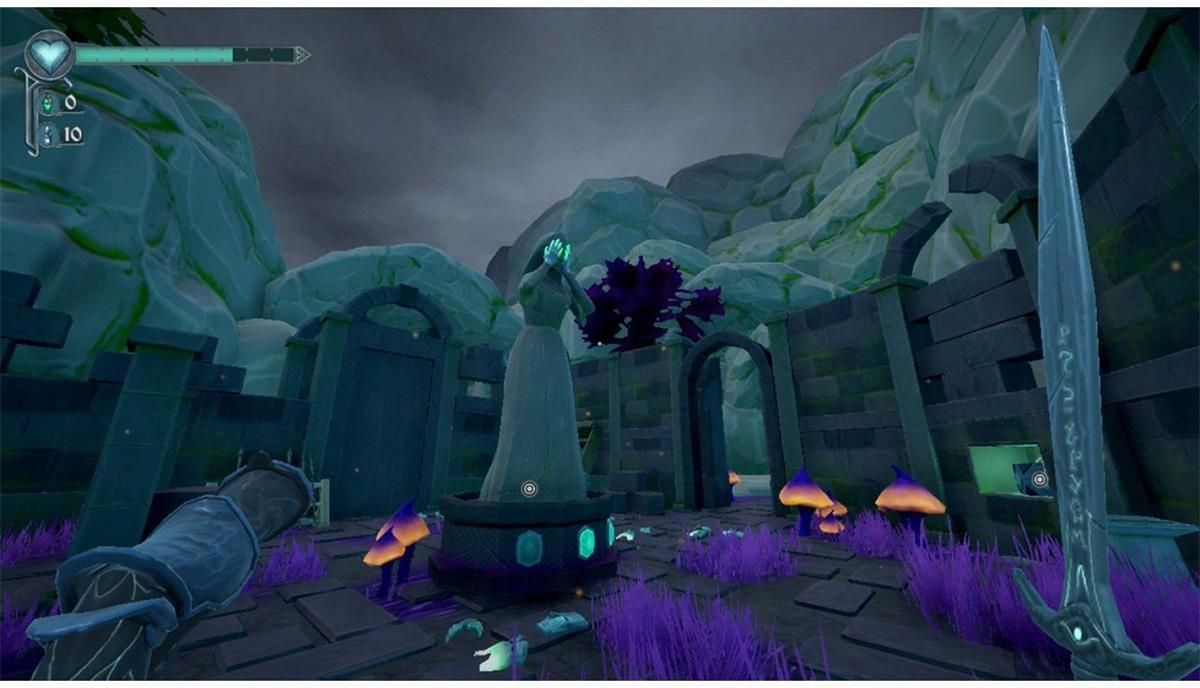Click the white orbs counter icon
The image size is (1200, 688).
tap(48, 135)
